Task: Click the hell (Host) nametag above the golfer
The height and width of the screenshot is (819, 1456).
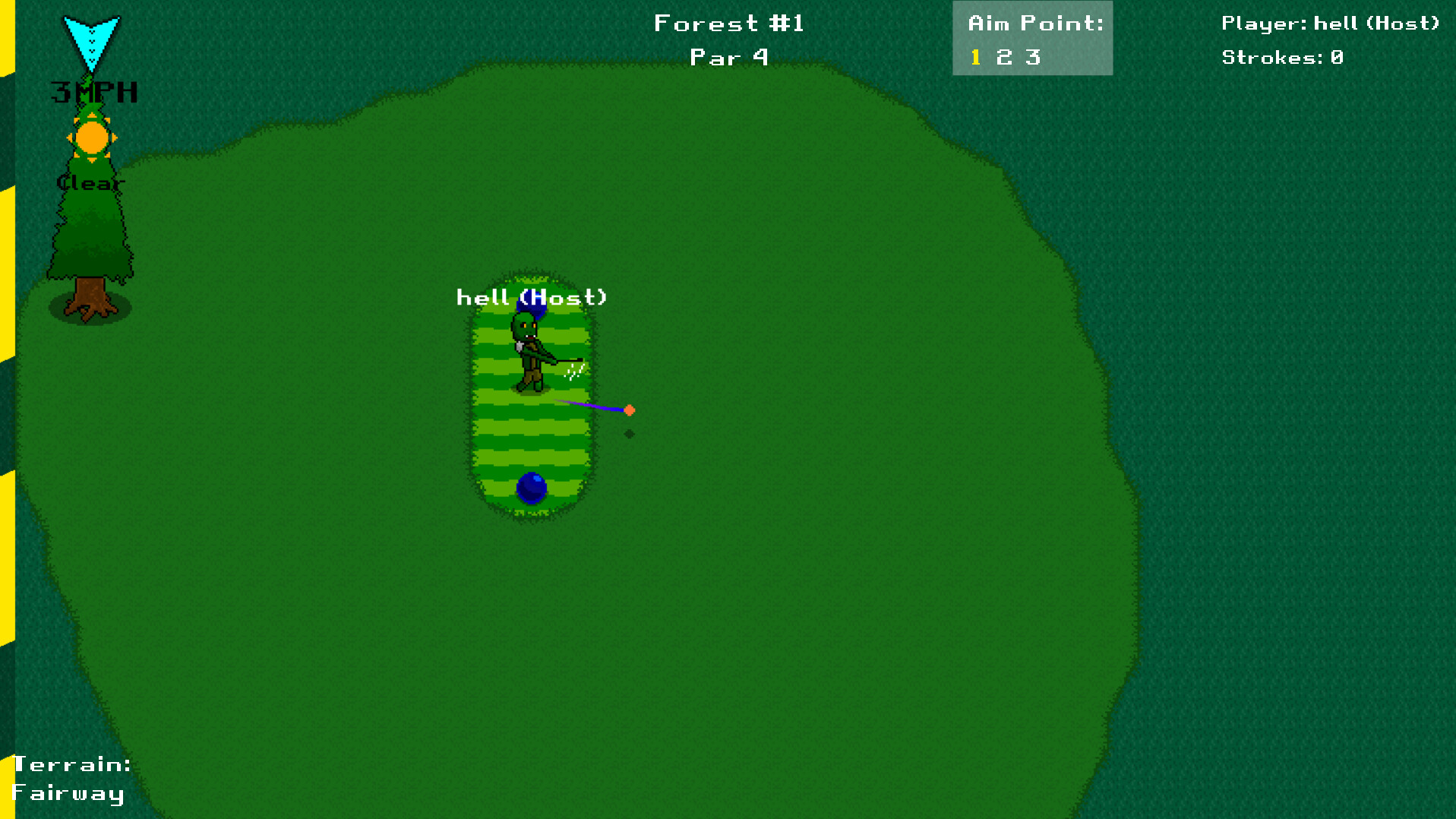Action: click(x=532, y=297)
